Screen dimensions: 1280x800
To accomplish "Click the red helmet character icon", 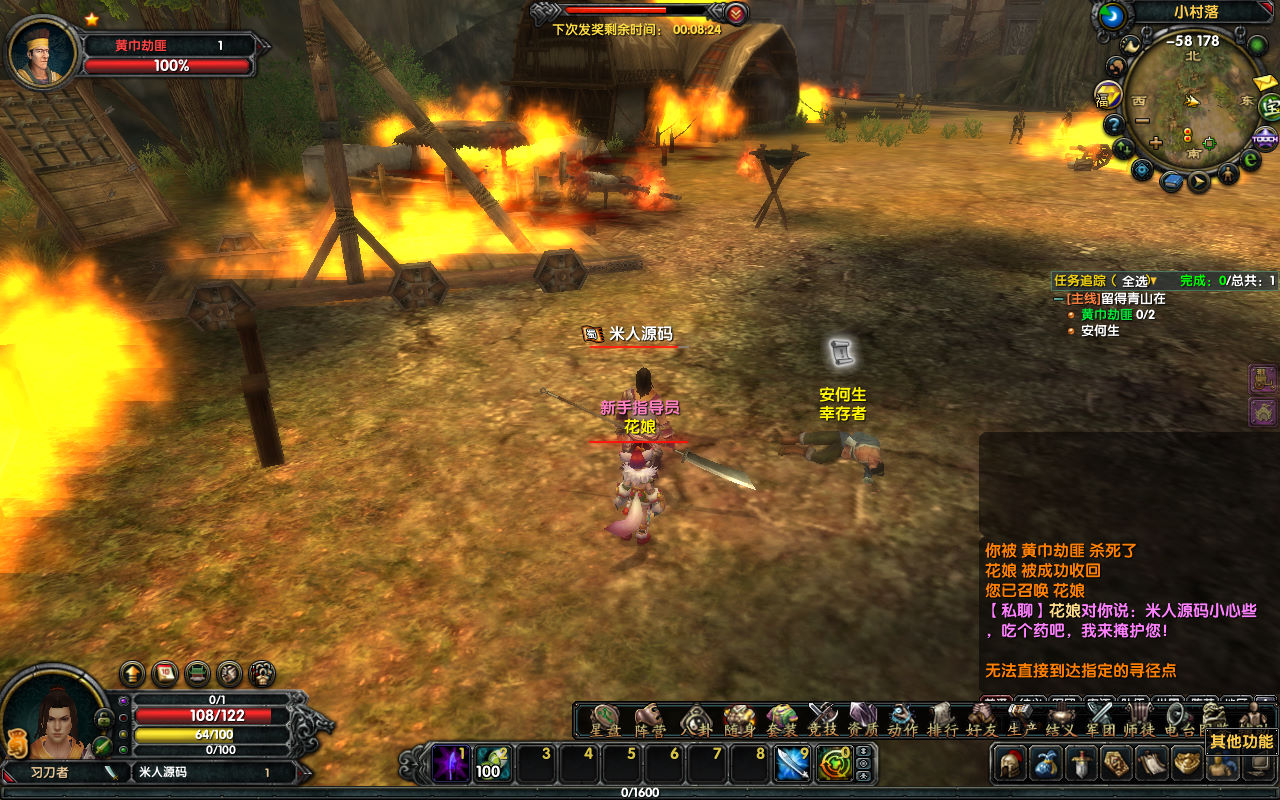I will tap(1008, 765).
